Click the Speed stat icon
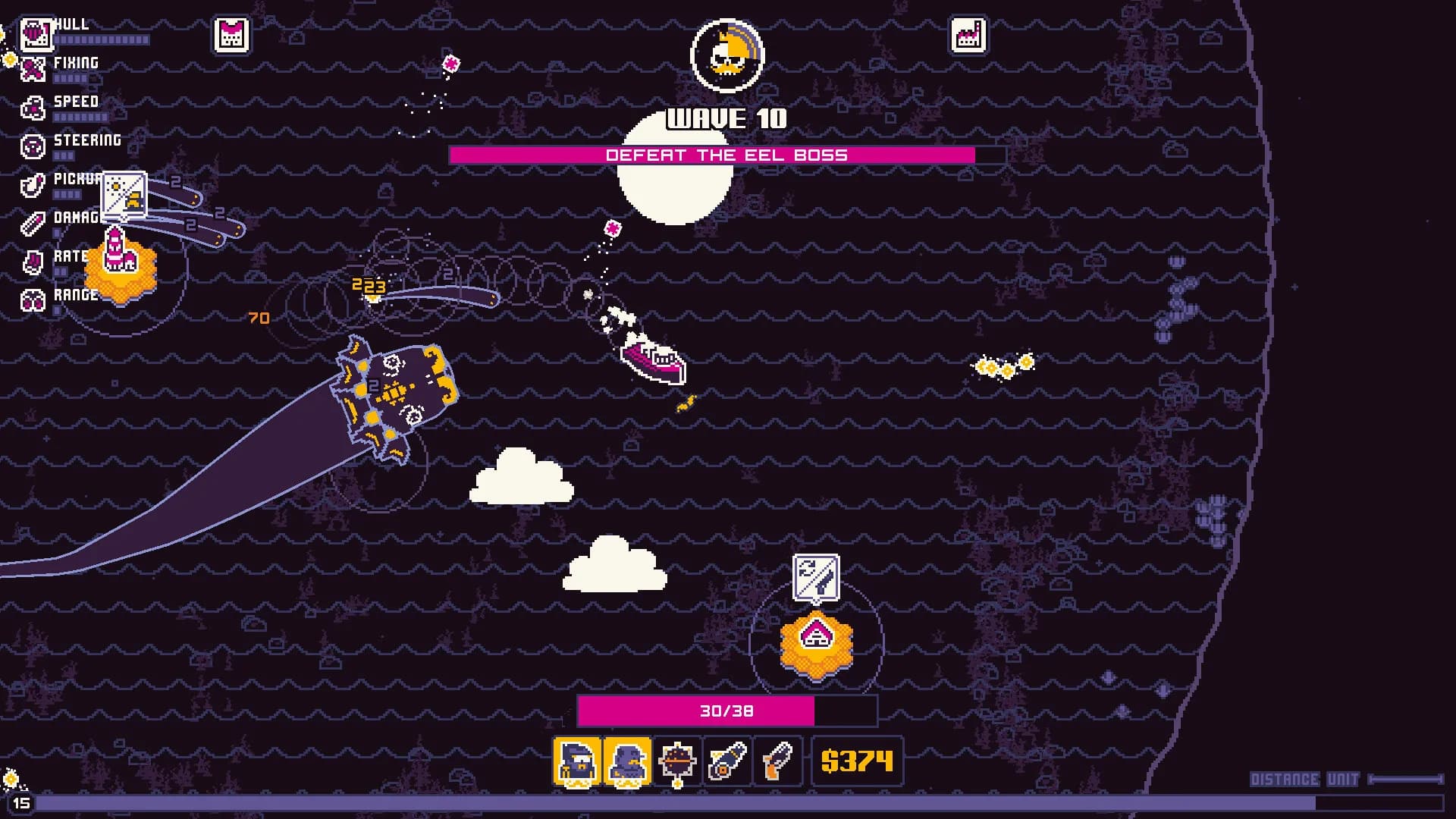The height and width of the screenshot is (819, 1456). [32, 108]
